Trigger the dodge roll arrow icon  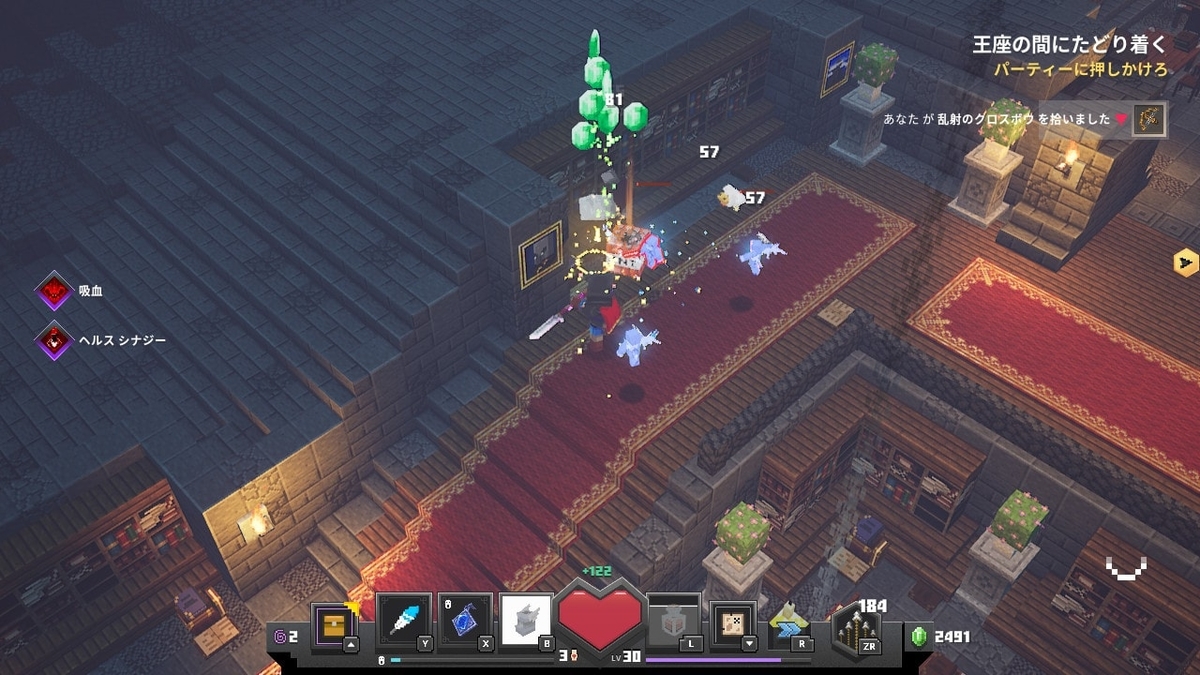click(x=789, y=624)
